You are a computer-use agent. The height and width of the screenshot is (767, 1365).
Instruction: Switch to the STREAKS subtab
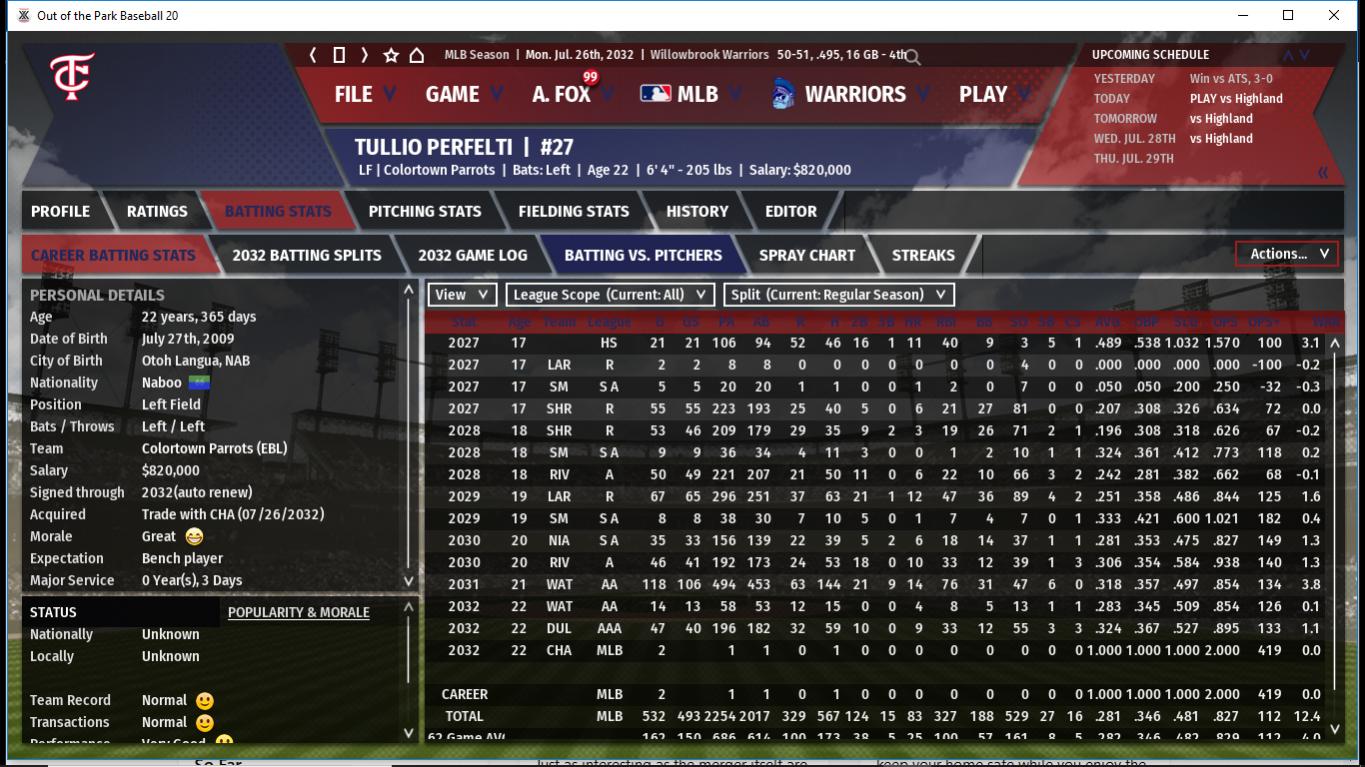(x=922, y=255)
